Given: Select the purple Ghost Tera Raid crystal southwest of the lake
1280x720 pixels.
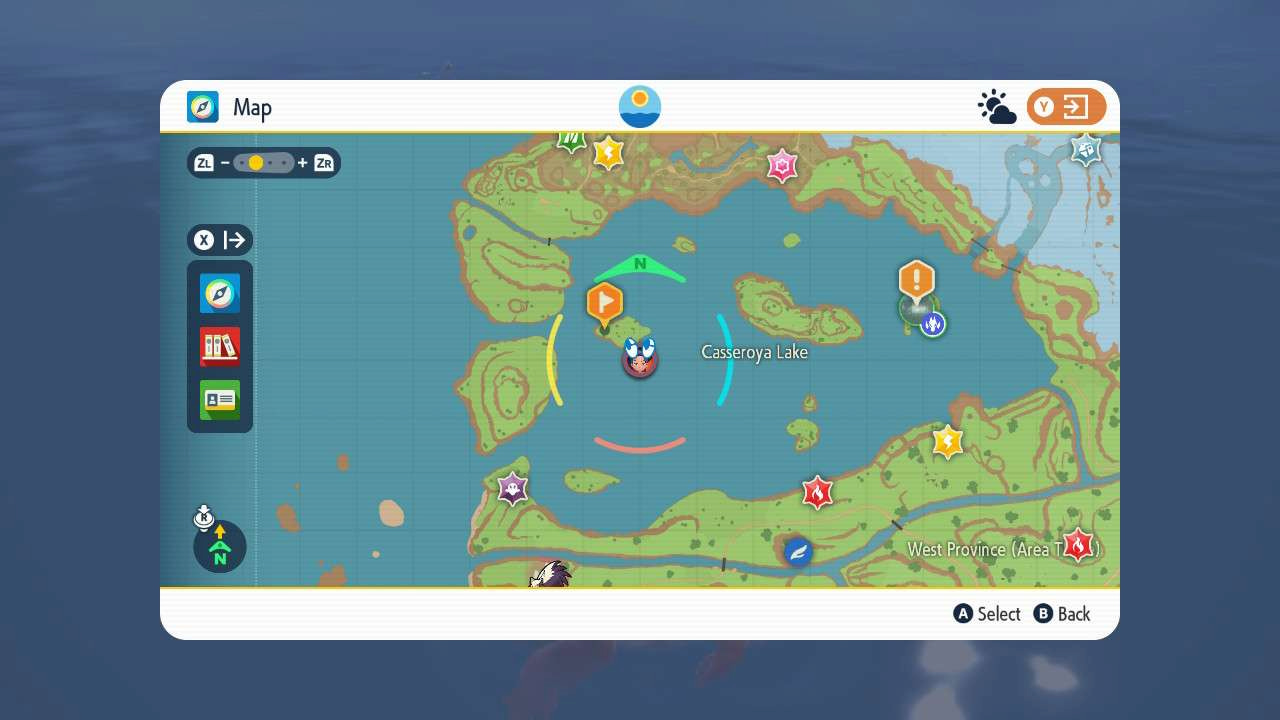Looking at the screenshot, I should pos(513,489).
